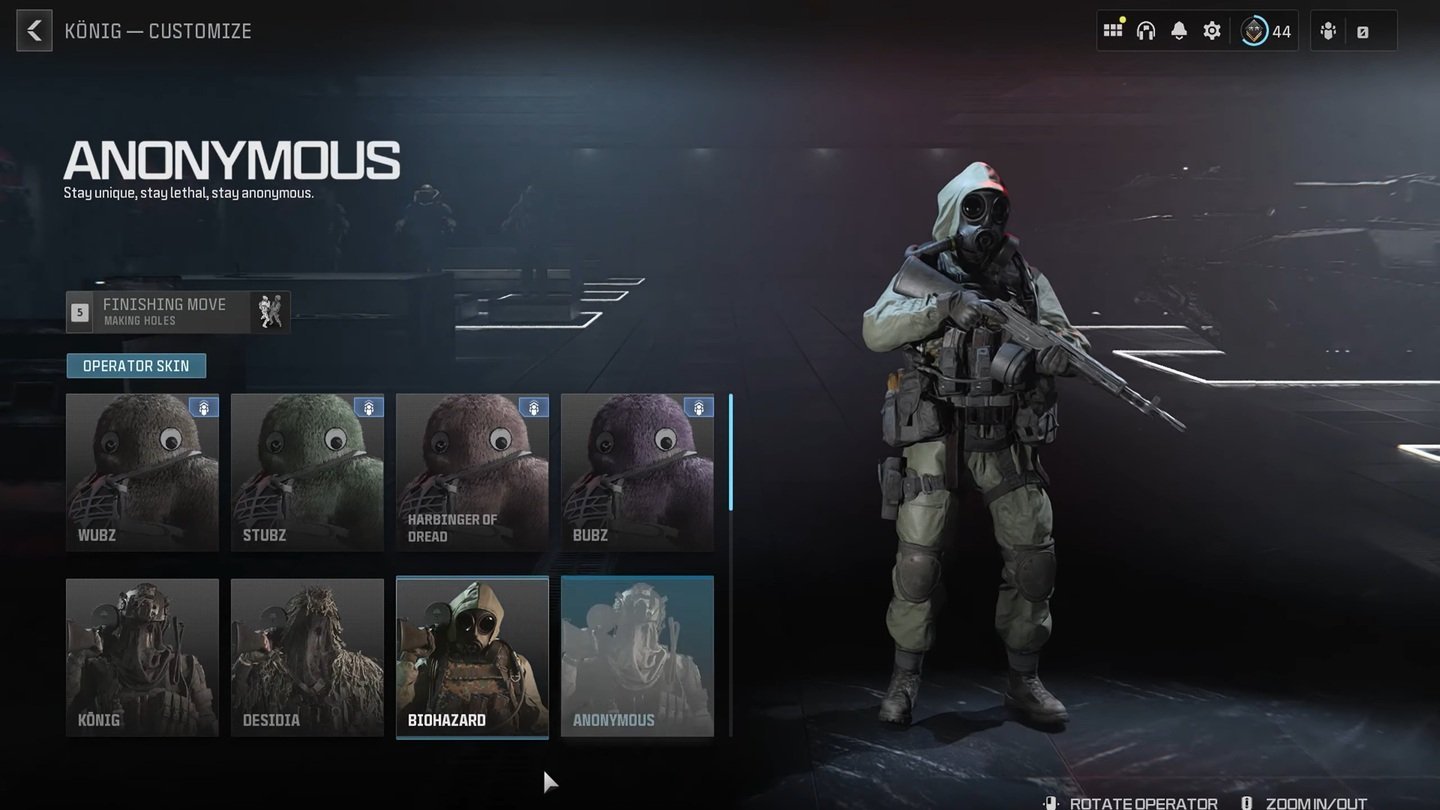Viewport: 1440px width, 810px height.
Task: Click the skin list scrollbar
Action: [731, 452]
